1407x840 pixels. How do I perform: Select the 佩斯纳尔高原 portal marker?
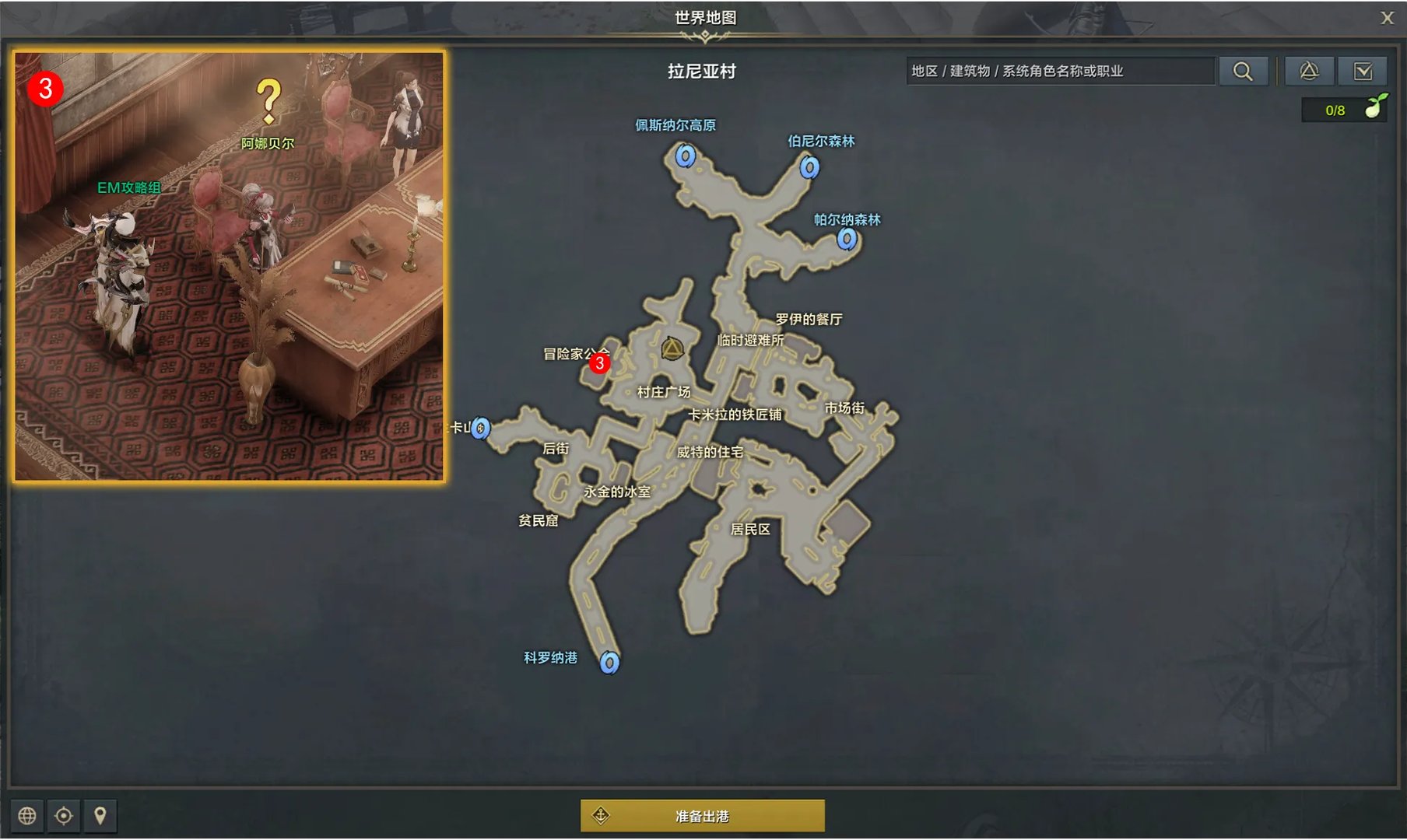click(685, 156)
